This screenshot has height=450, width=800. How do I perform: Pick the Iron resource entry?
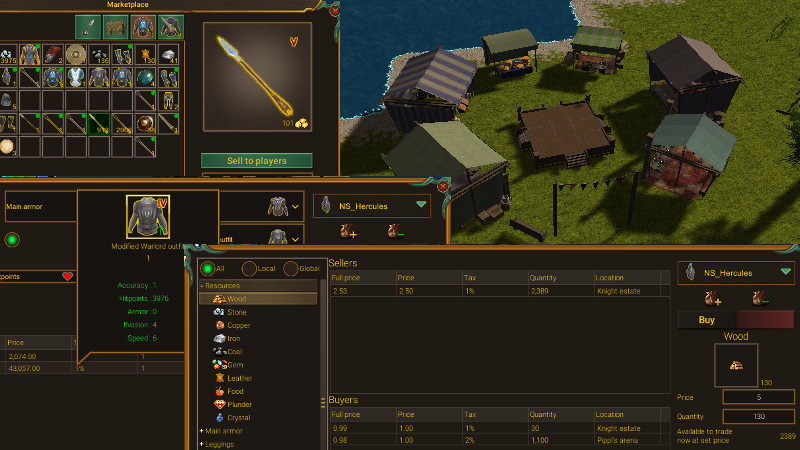(x=234, y=339)
